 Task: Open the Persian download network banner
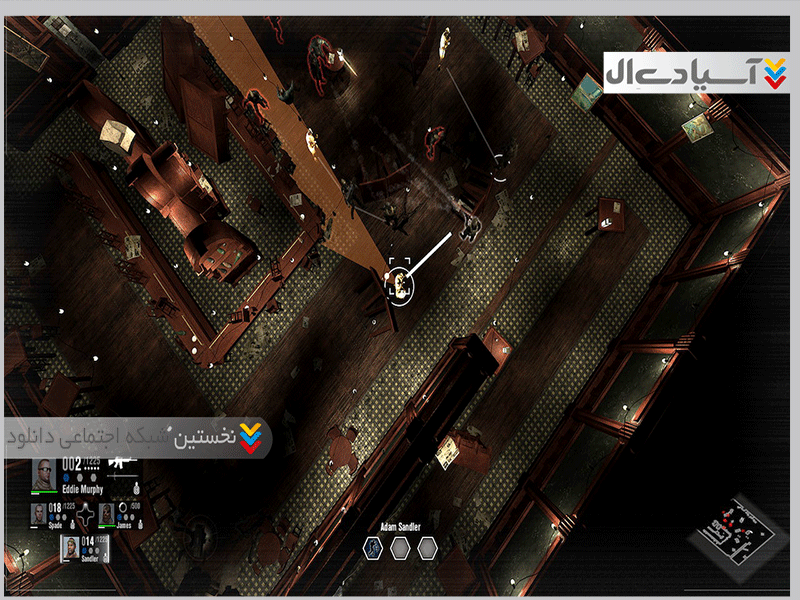(136, 438)
